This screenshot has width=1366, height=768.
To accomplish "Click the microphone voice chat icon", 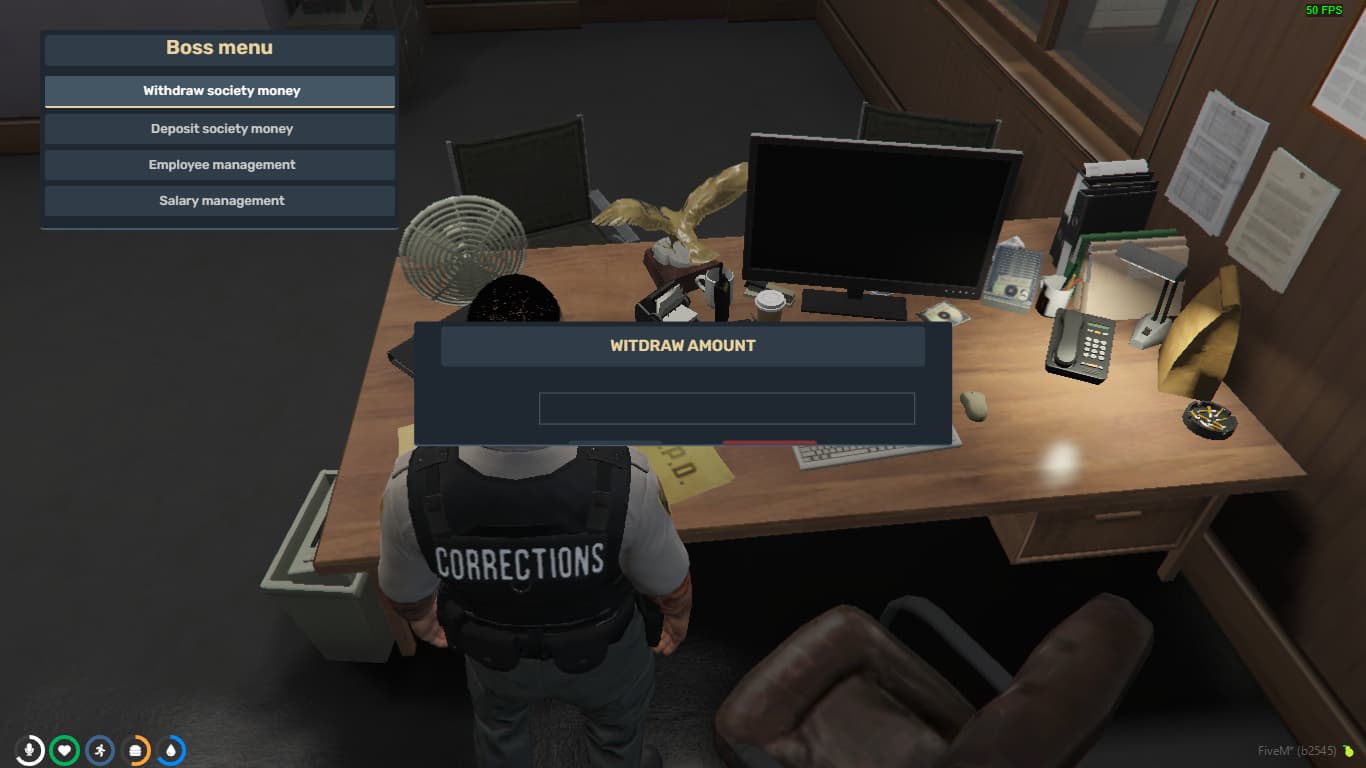I will [x=28, y=750].
